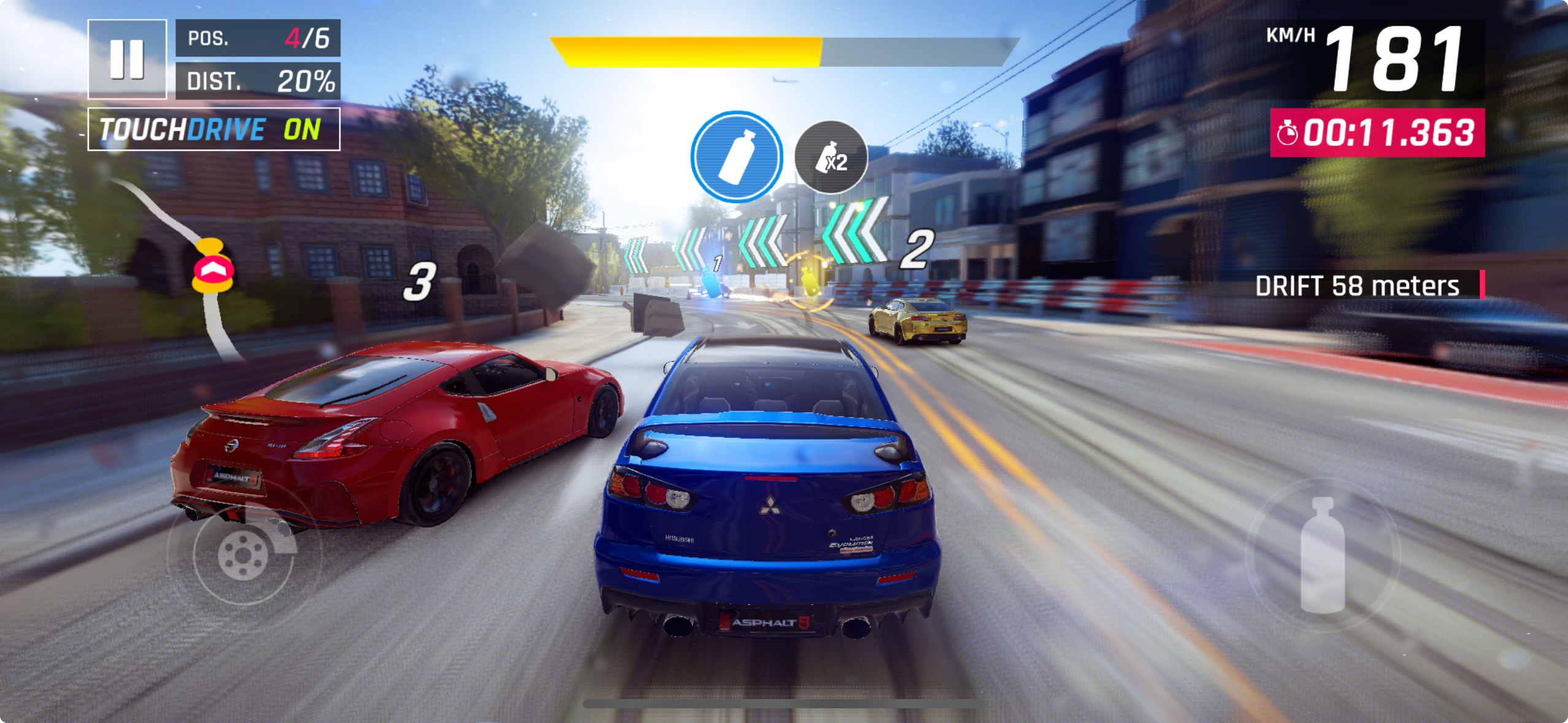This screenshot has height=723, width=1568.
Task: Select the x2 nitro bottles route icon
Action: [831, 158]
